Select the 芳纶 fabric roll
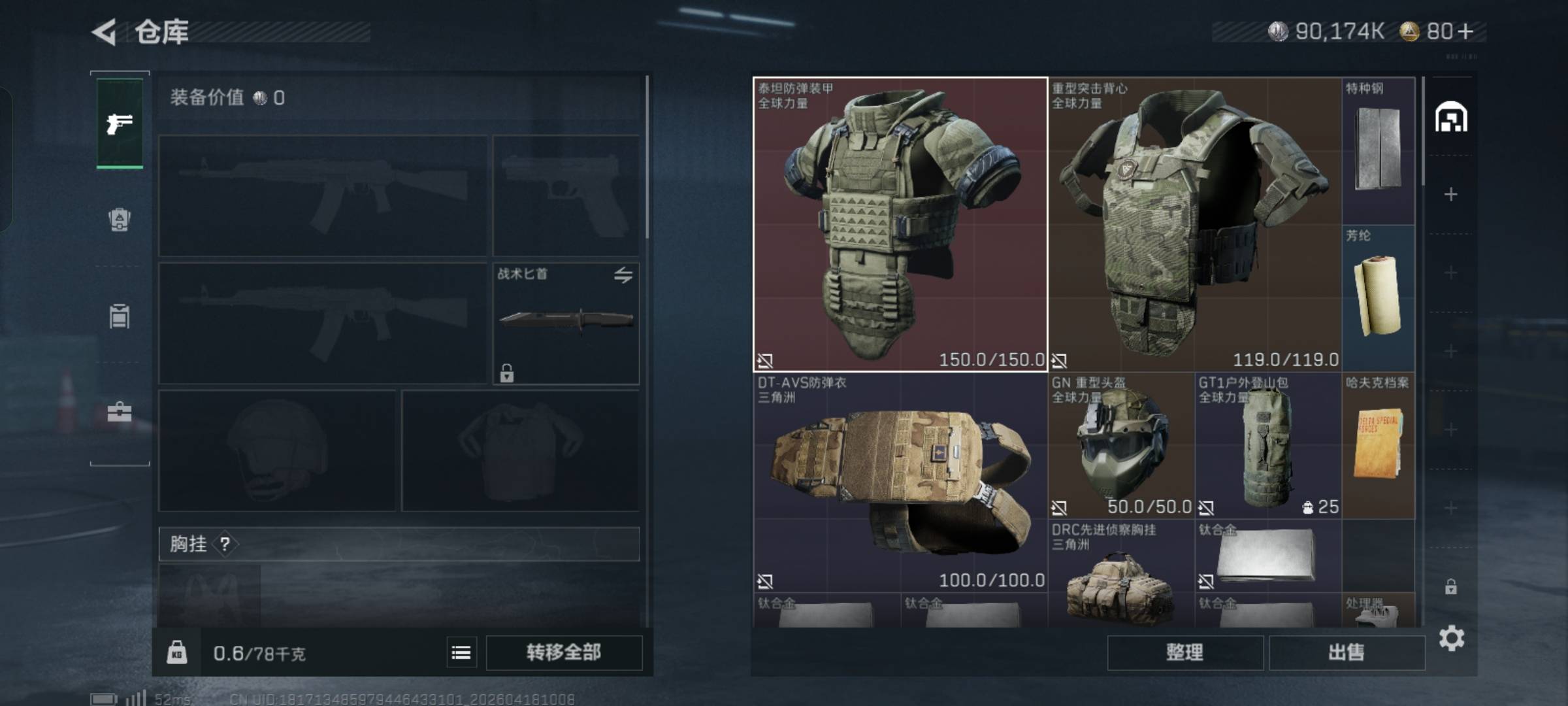The height and width of the screenshot is (706, 1568). click(x=1379, y=297)
